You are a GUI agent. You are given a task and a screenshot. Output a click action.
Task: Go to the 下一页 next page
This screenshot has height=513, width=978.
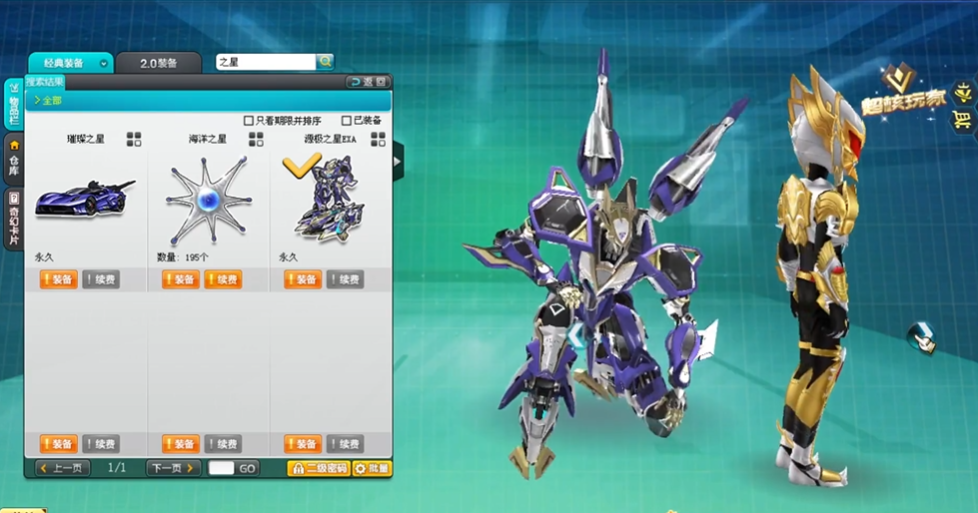coord(173,468)
